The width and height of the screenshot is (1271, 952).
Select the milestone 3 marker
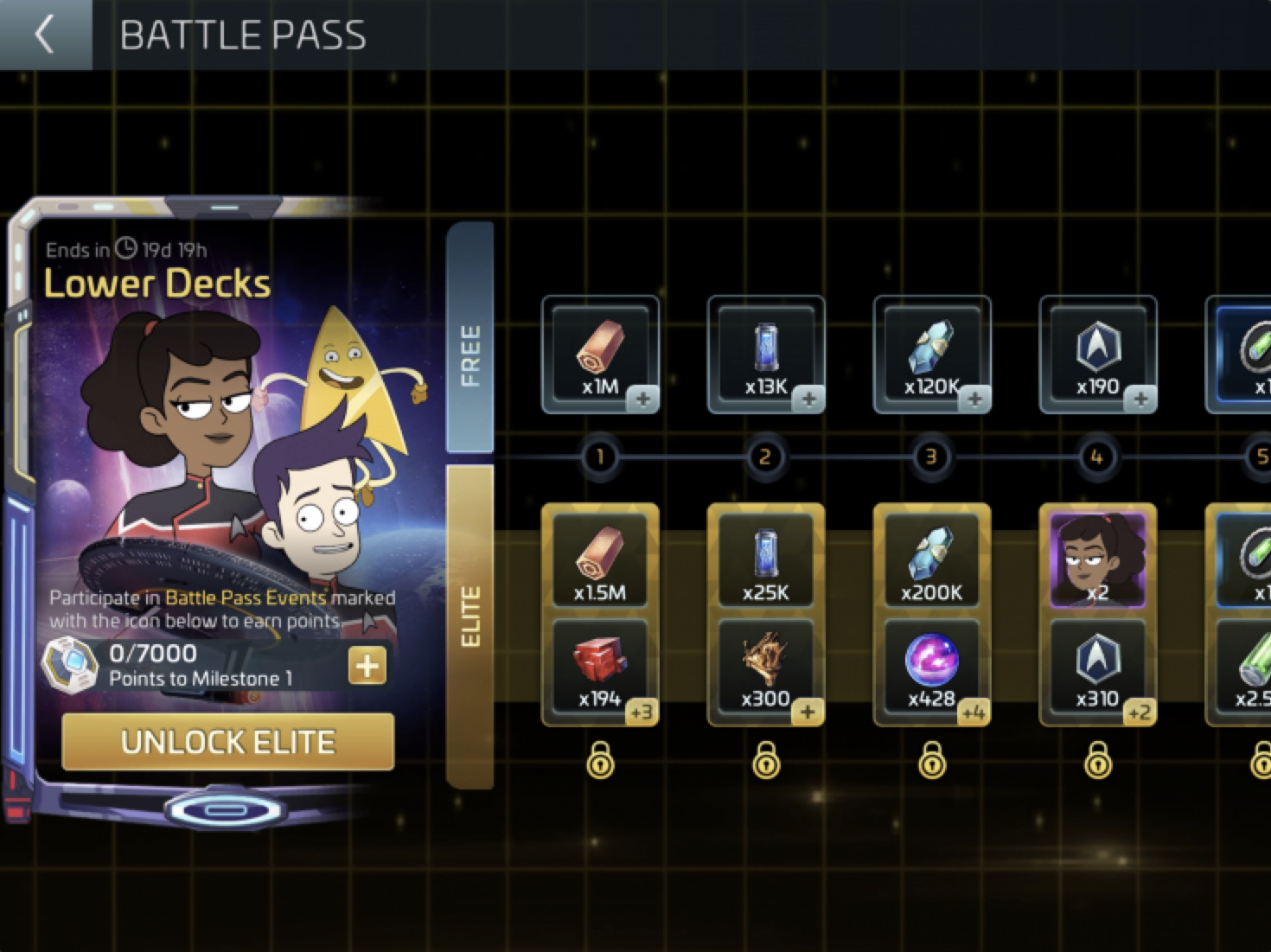[x=931, y=457]
